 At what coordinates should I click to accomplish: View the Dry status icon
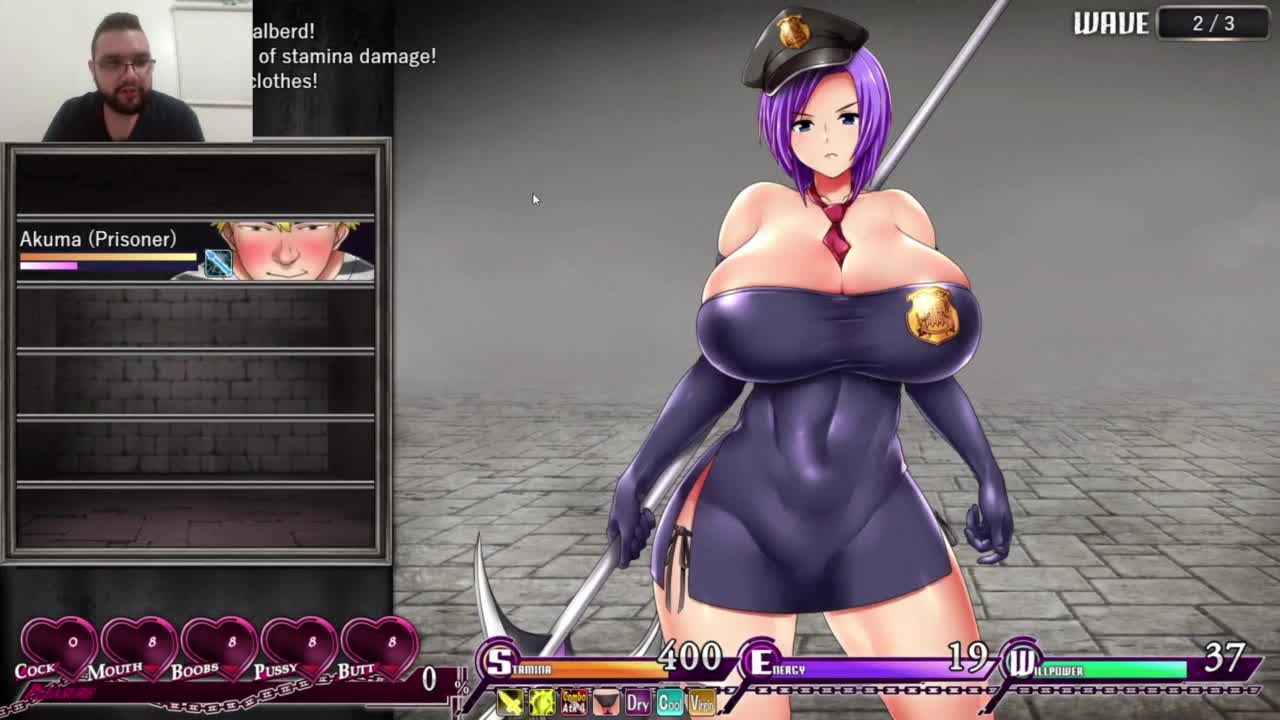[638, 703]
